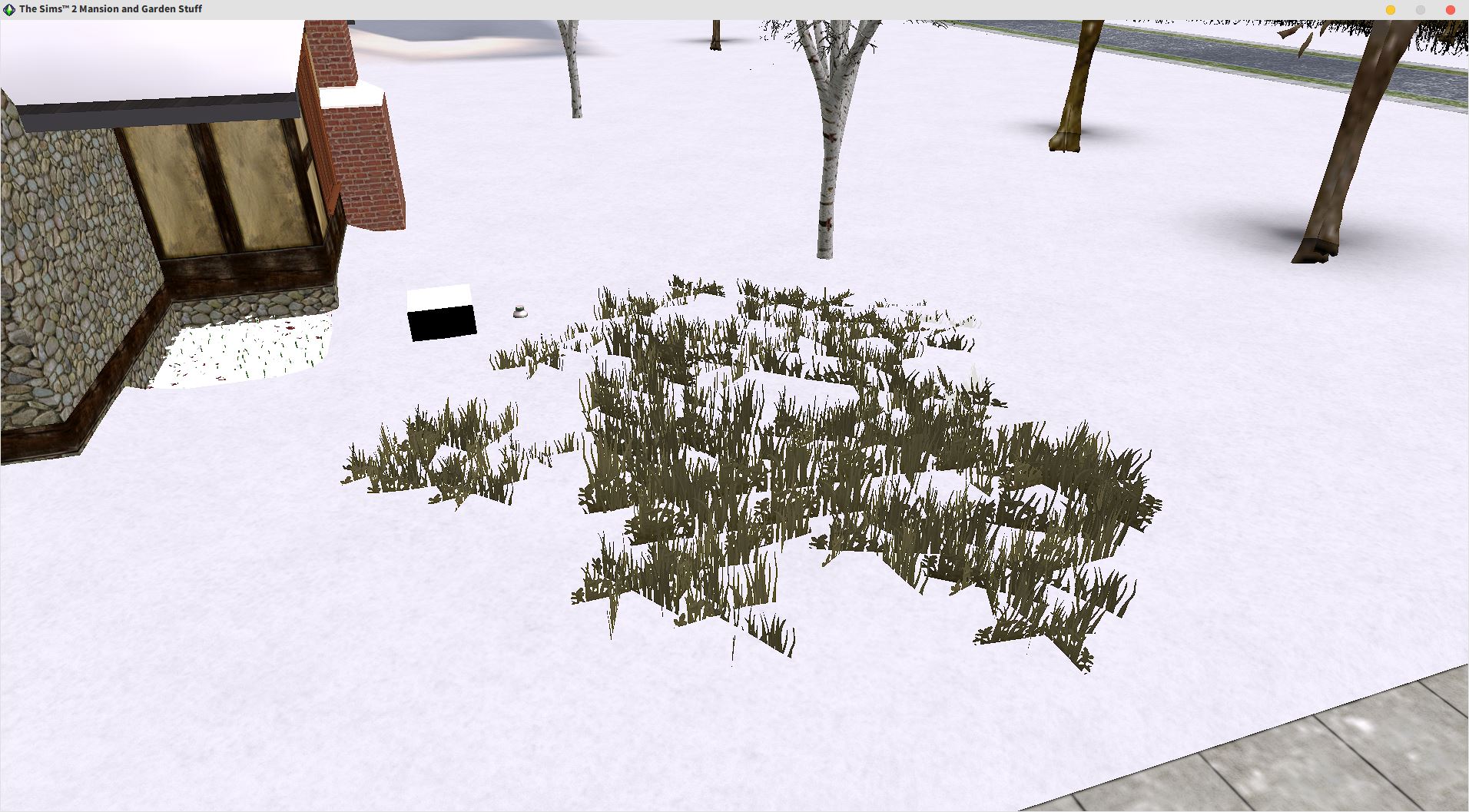Click the Sims 2 plumbob icon in the title bar
The height and width of the screenshot is (812, 1469).
click(x=7, y=8)
